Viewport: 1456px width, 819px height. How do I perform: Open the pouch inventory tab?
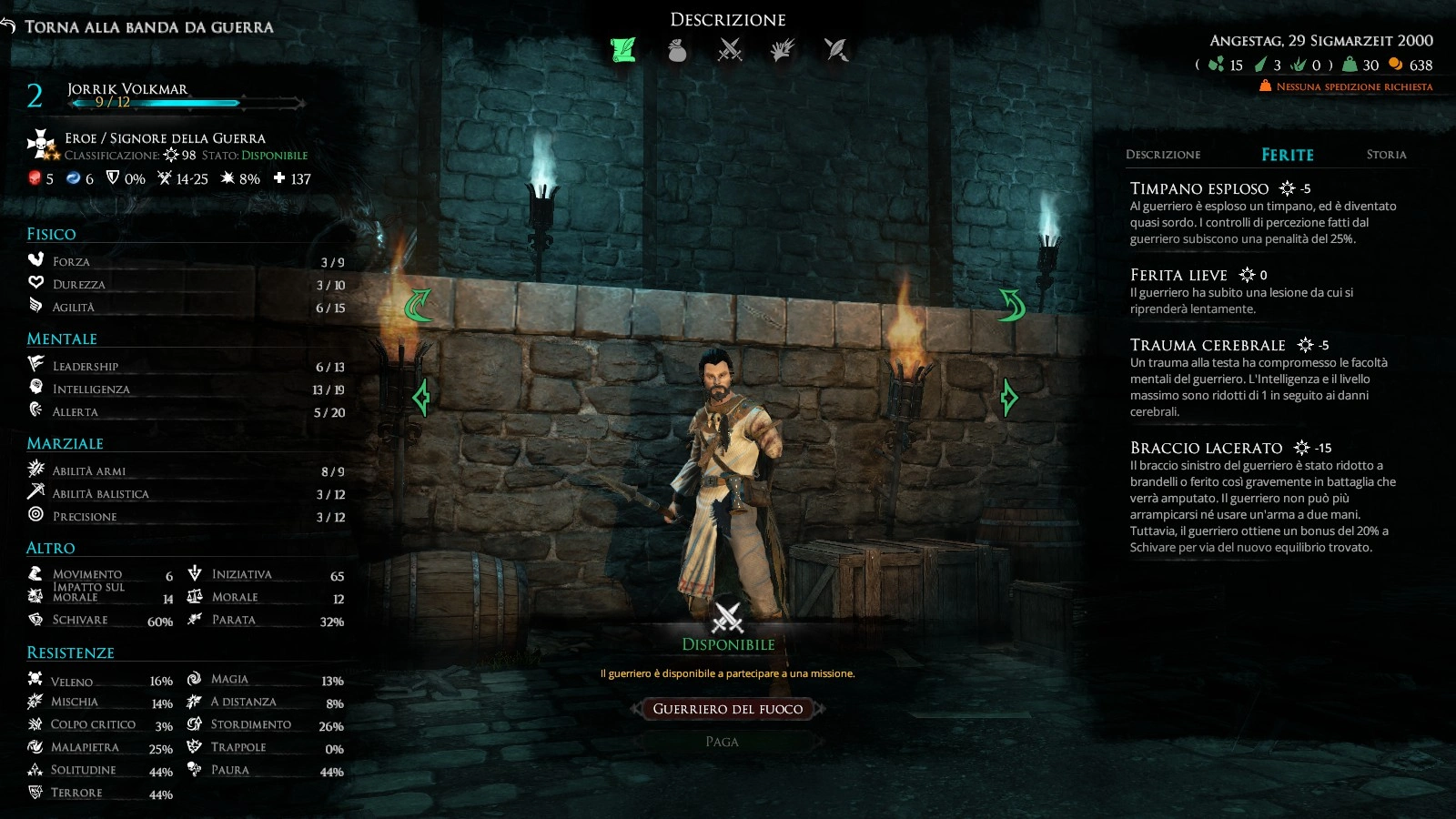click(677, 50)
